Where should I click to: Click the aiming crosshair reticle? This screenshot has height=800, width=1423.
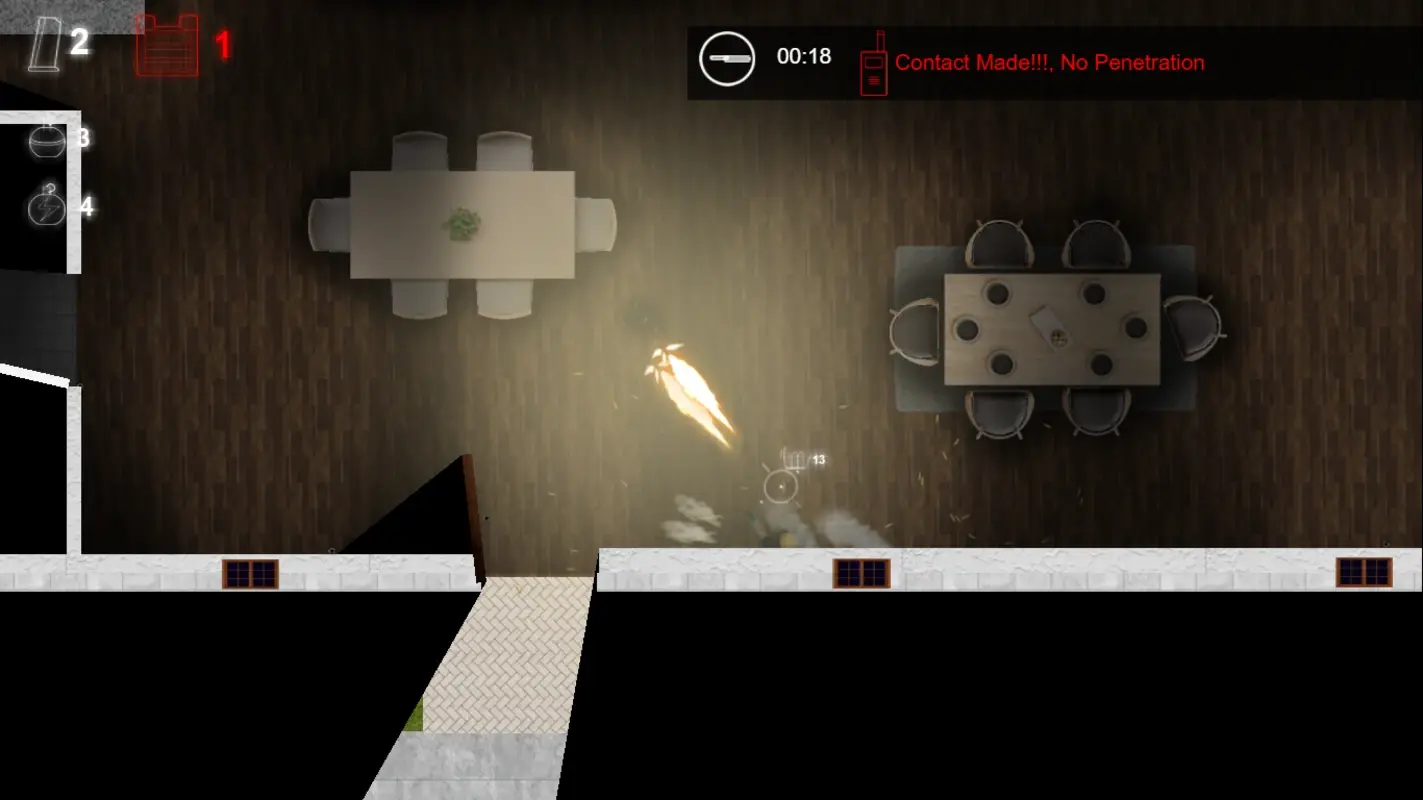(x=780, y=488)
